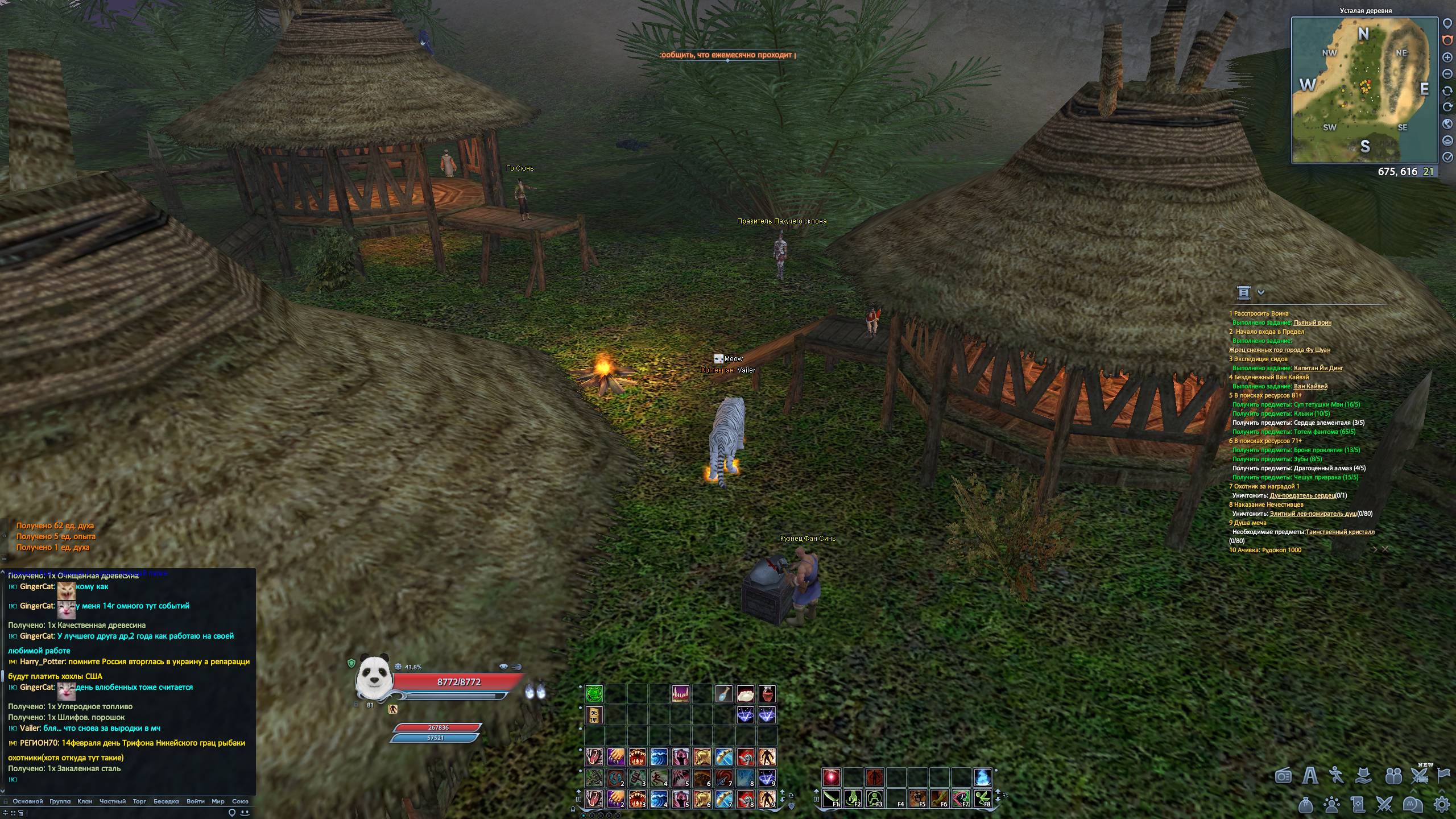Select the Мир chat tab
This screenshot has width=1456, height=819.
218,801
